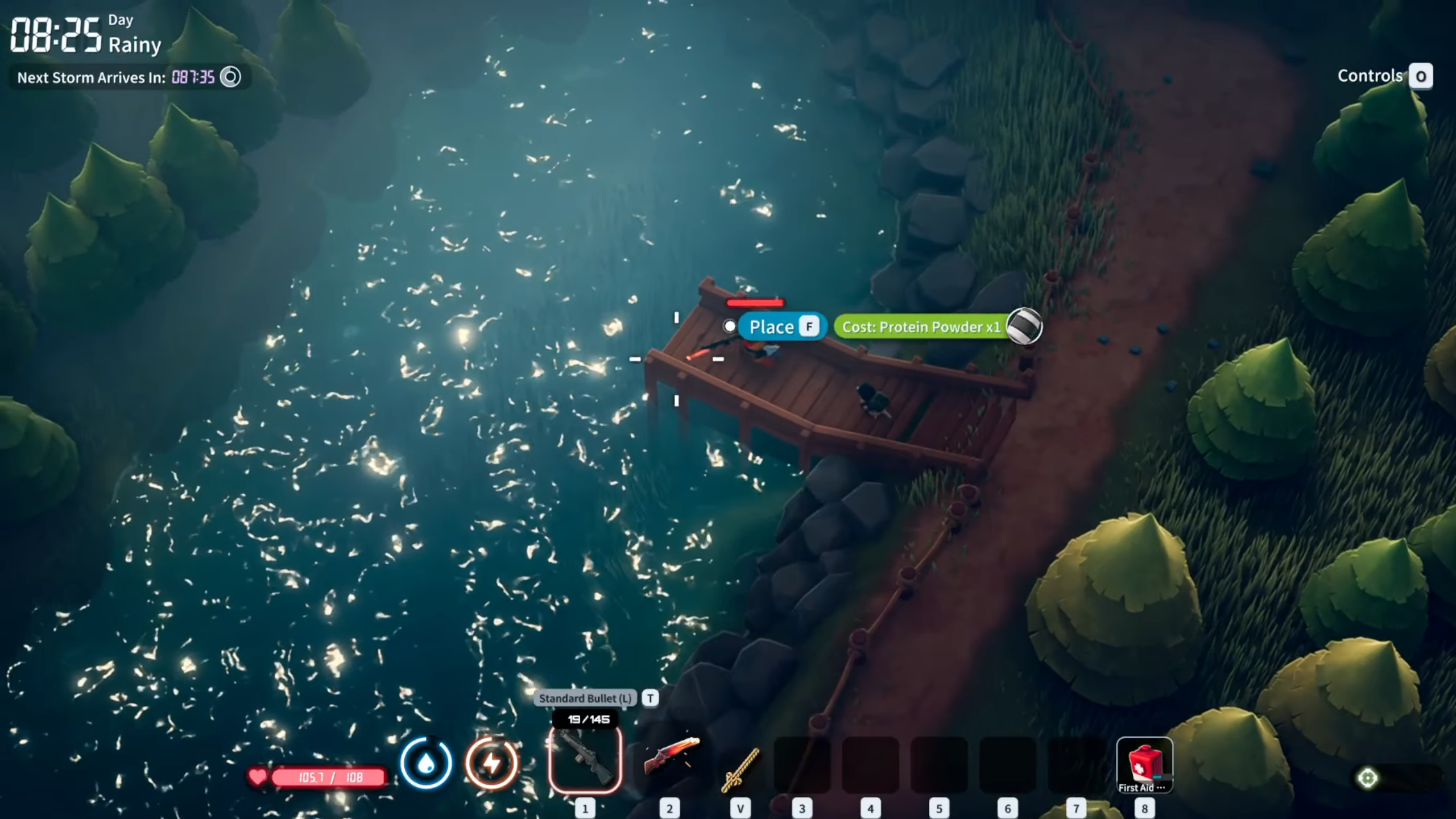The width and height of the screenshot is (1456, 819).
Task: Click the Cost: Protein Powder x1 label
Action: 920,328
